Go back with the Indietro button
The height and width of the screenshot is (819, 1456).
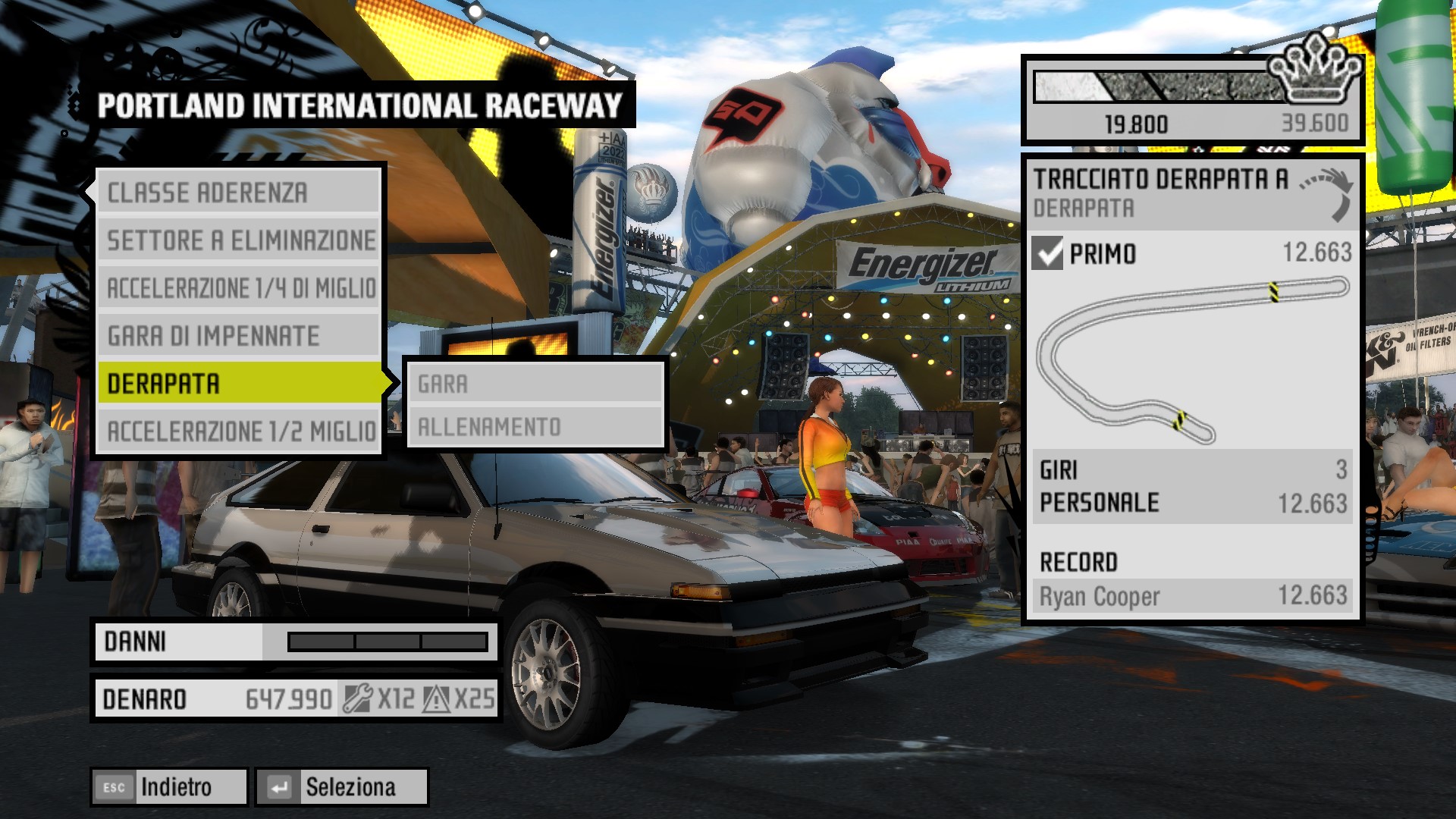point(170,787)
